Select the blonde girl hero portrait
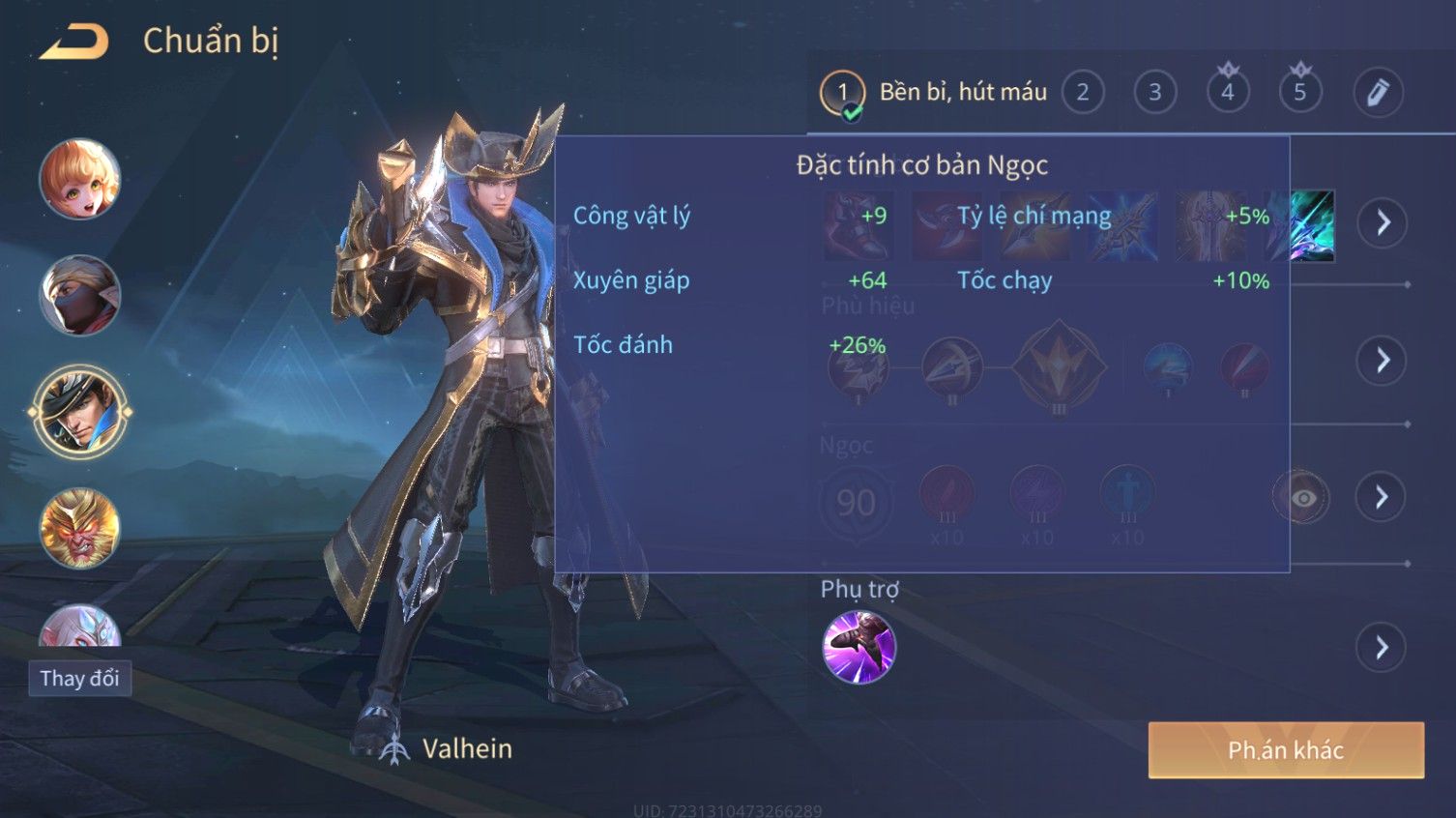This screenshot has height=818, width=1456. [x=79, y=180]
